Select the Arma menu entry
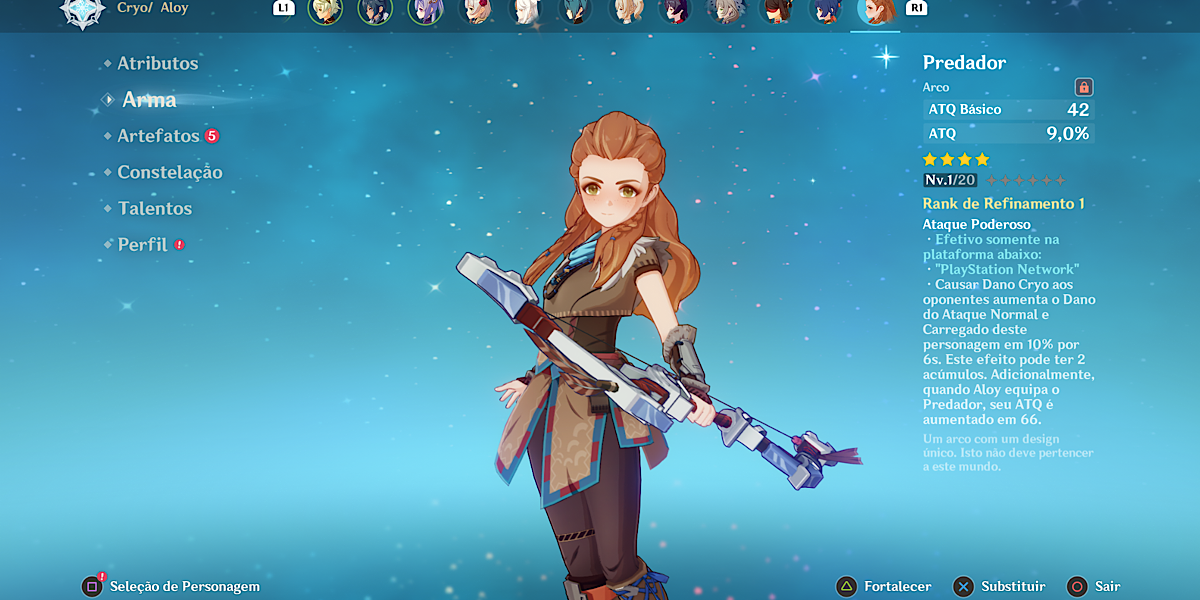 click(x=149, y=100)
